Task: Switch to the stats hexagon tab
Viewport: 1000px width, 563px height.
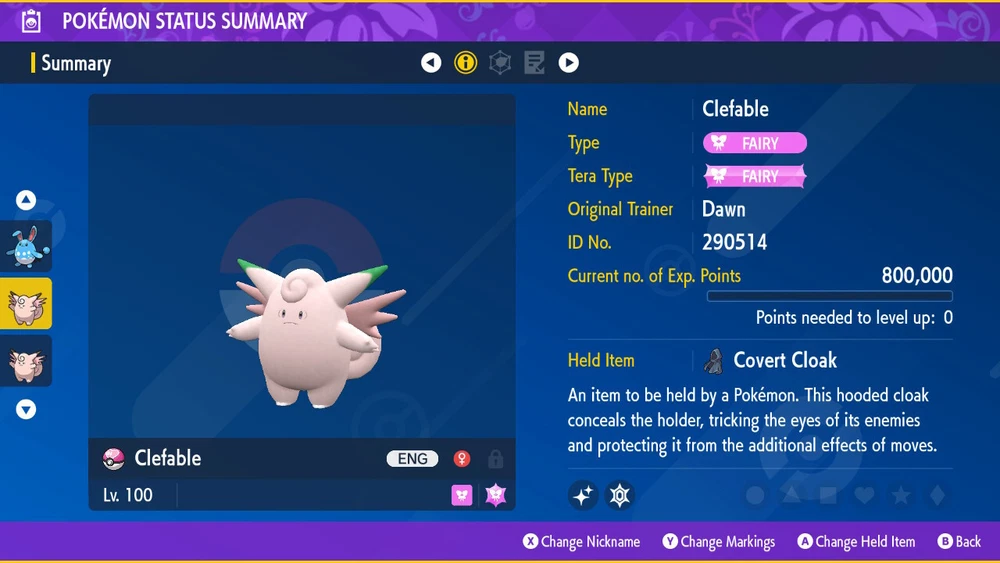Action: [x=500, y=63]
